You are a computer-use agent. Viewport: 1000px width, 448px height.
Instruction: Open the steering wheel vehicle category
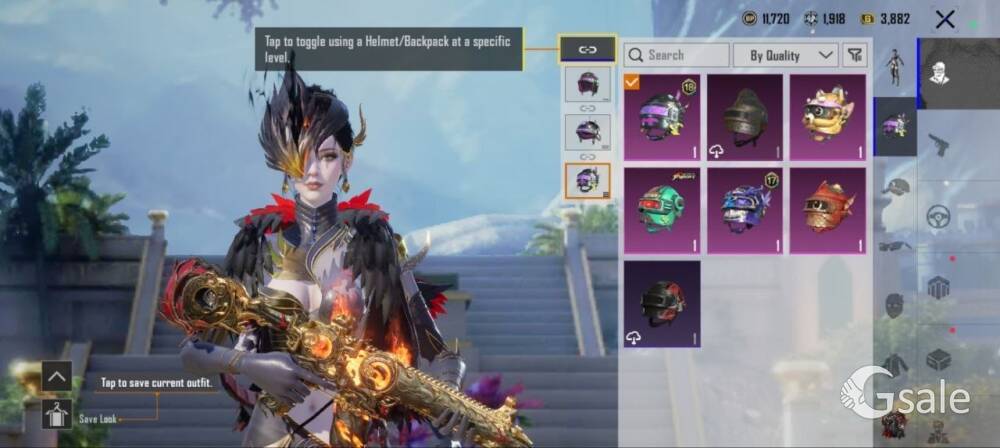(938, 216)
